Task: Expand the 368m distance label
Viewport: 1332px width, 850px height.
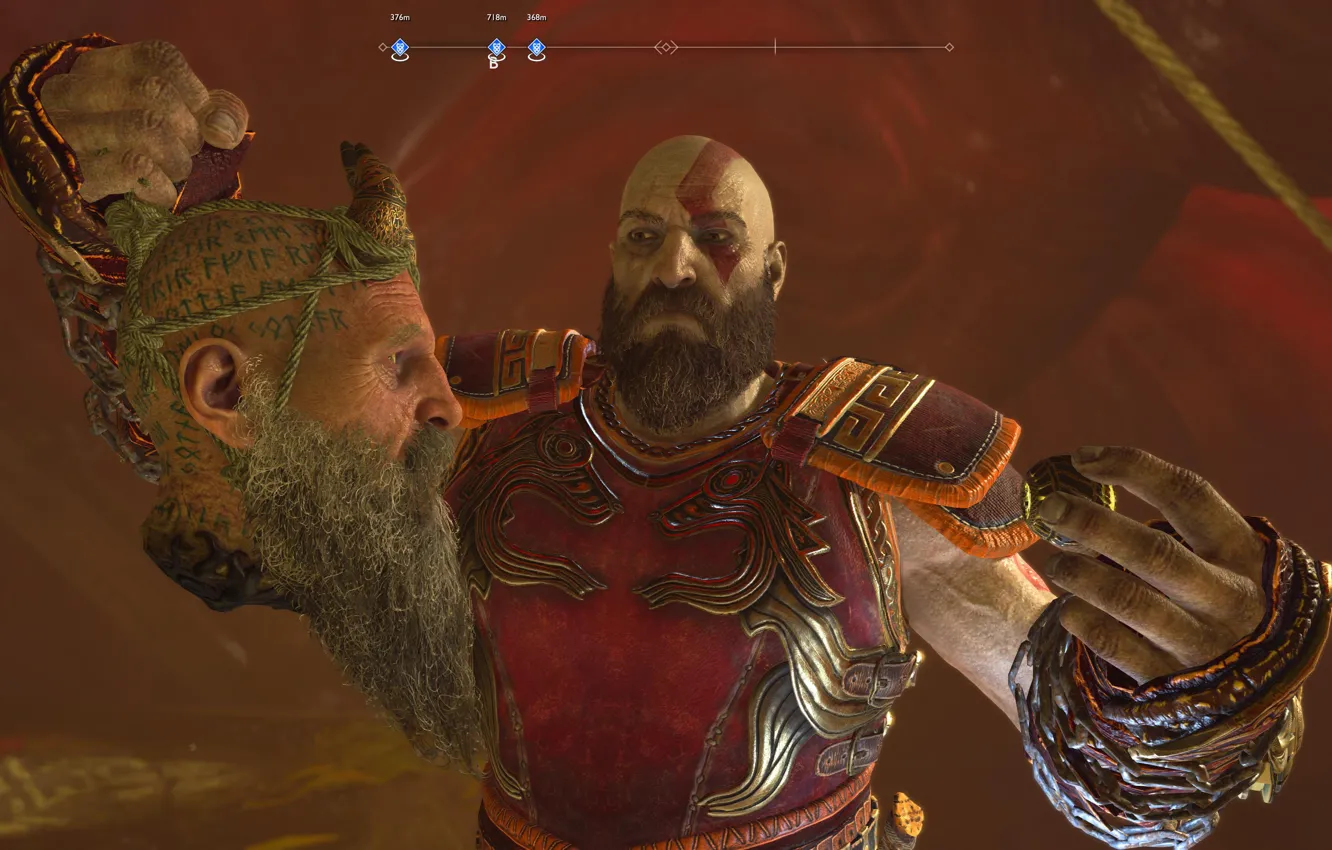Action: coord(537,17)
